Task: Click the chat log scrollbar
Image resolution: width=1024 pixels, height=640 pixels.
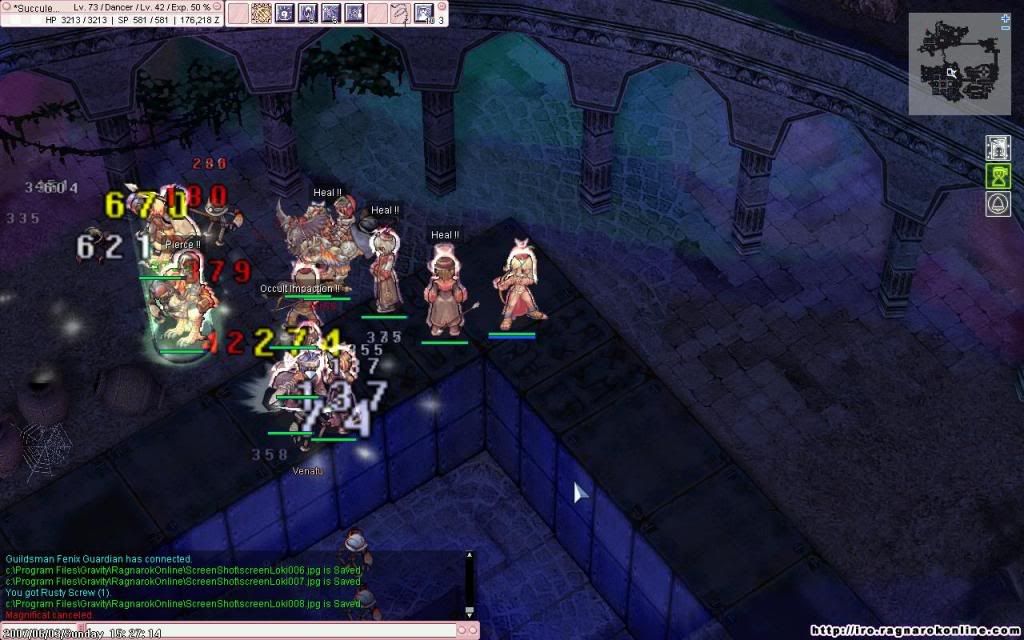Action: click(469, 584)
